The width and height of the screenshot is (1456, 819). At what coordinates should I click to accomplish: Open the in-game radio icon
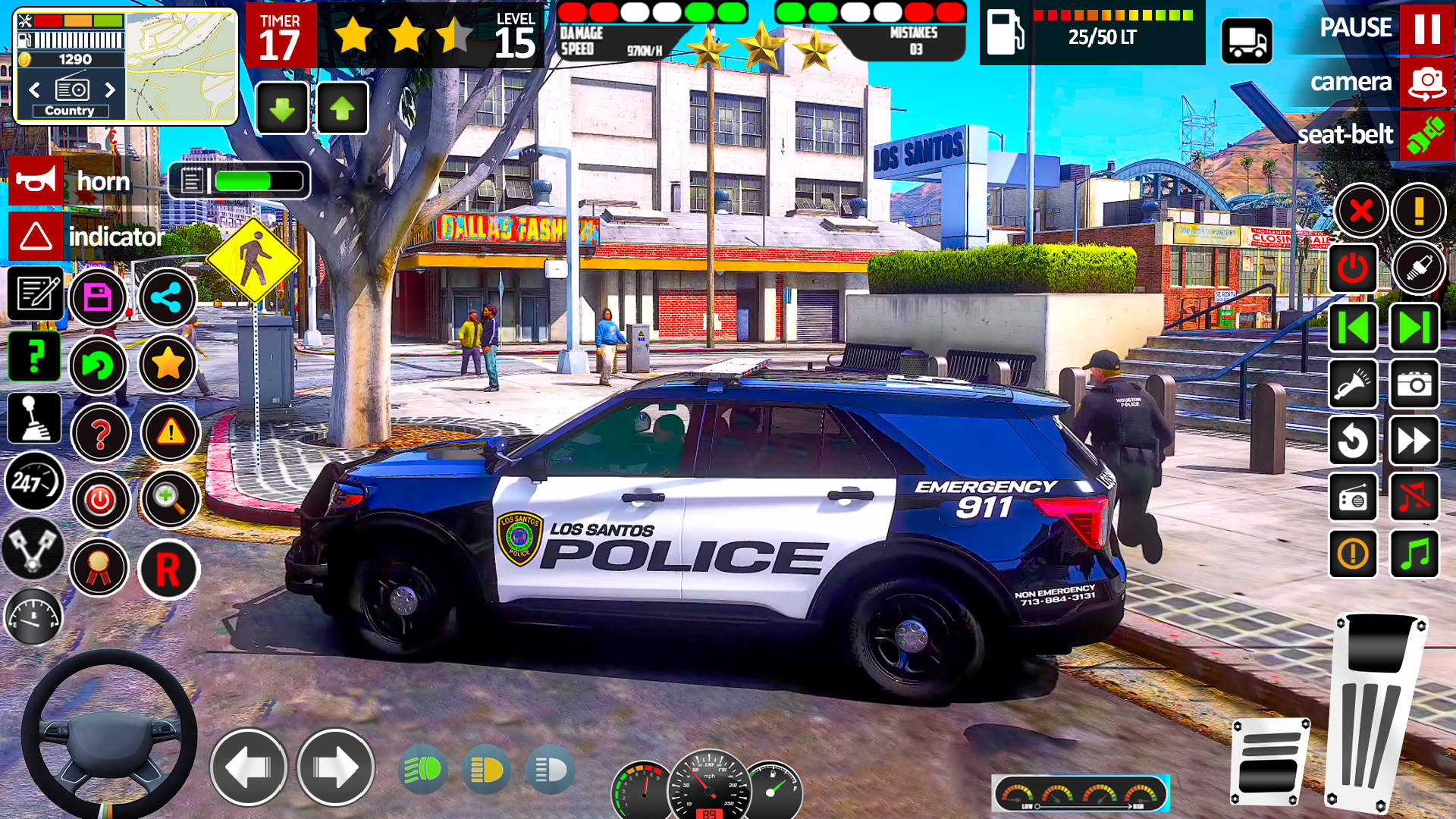[1354, 498]
